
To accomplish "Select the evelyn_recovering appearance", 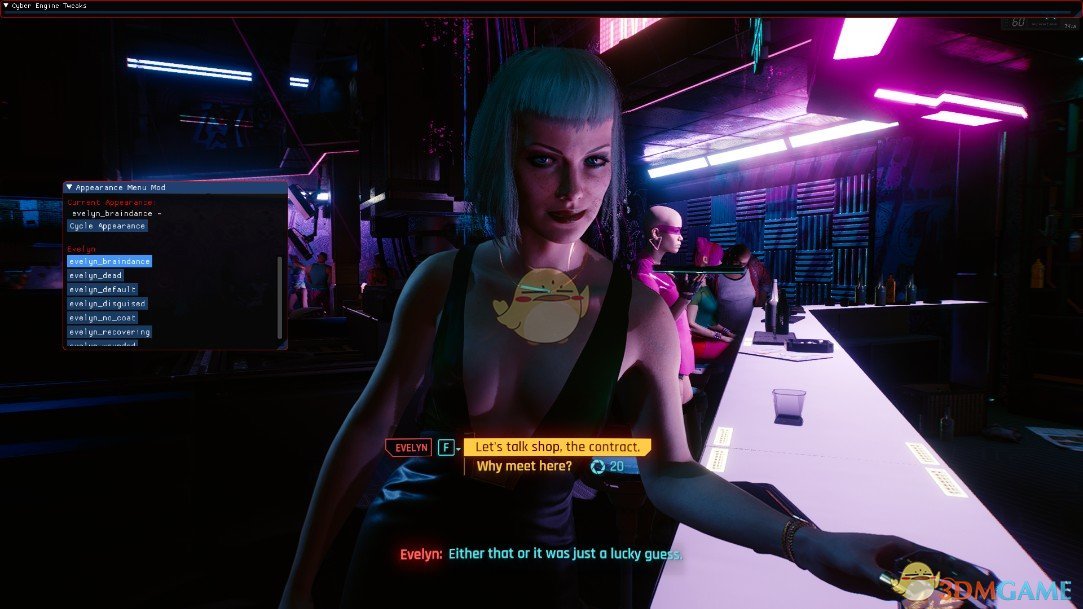I will 109,331.
